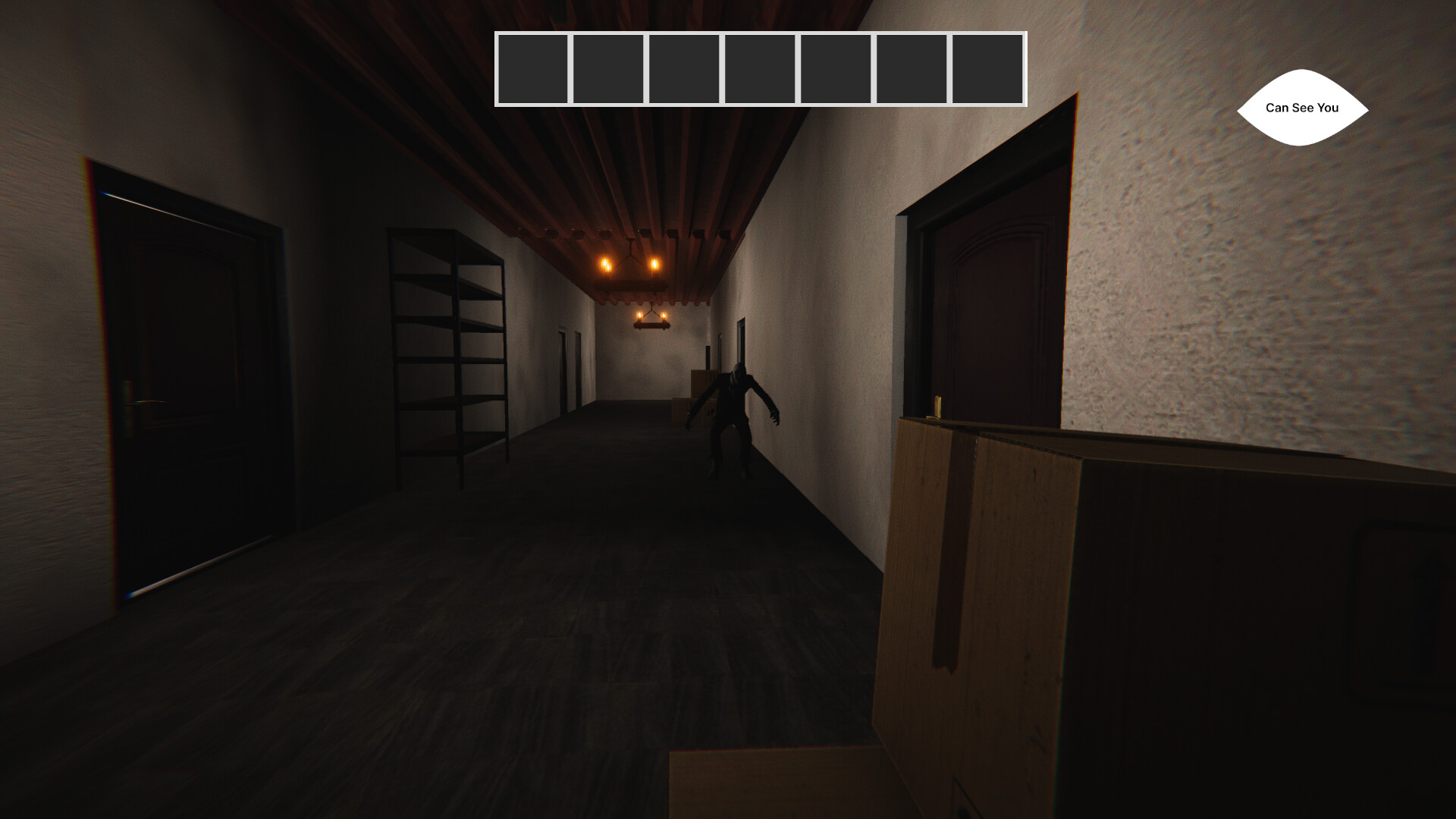Click the fifth inventory slot

click(836, 69)
